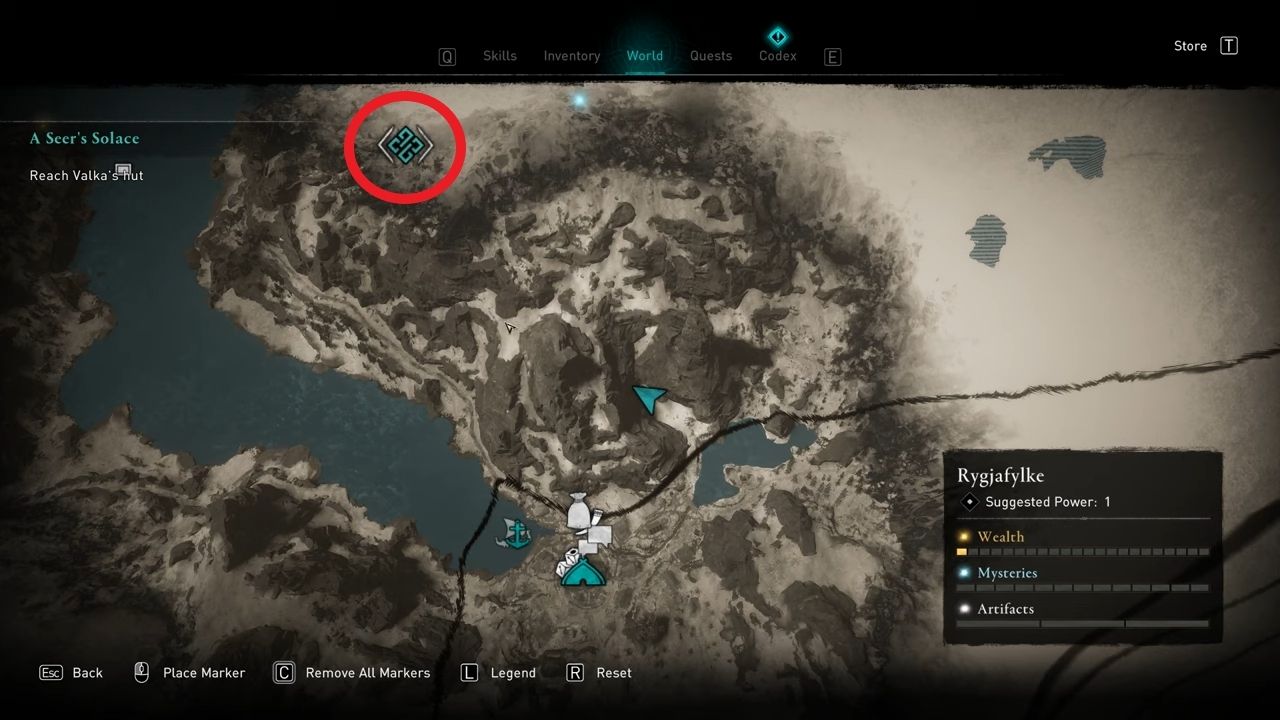Click the circled quest location rune icon
Screen dimensions: 1280x720
point(404,145)
